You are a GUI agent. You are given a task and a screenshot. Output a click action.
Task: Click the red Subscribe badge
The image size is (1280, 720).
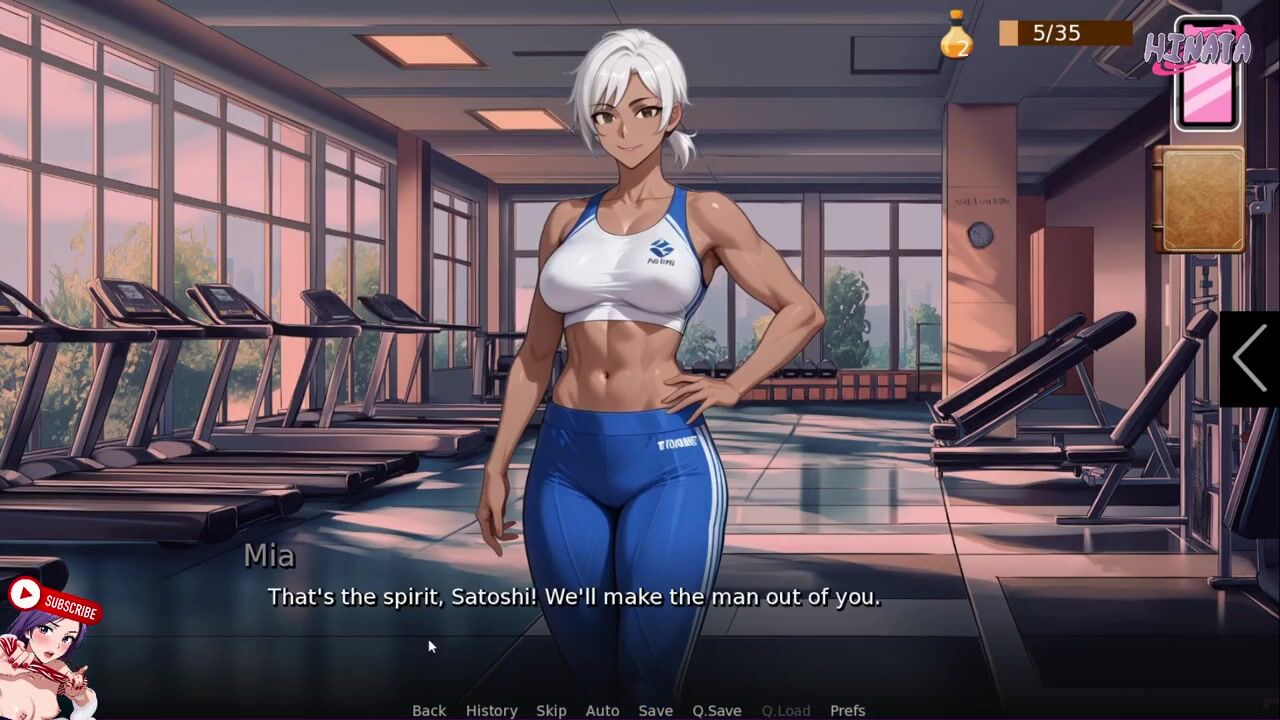click(x=54, y=602)
